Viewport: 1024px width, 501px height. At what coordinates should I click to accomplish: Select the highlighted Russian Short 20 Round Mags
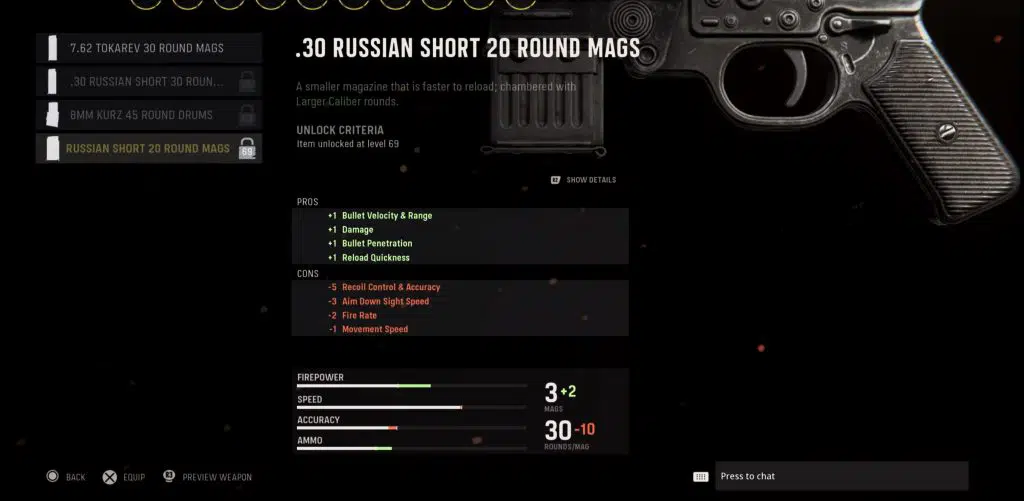148,149
